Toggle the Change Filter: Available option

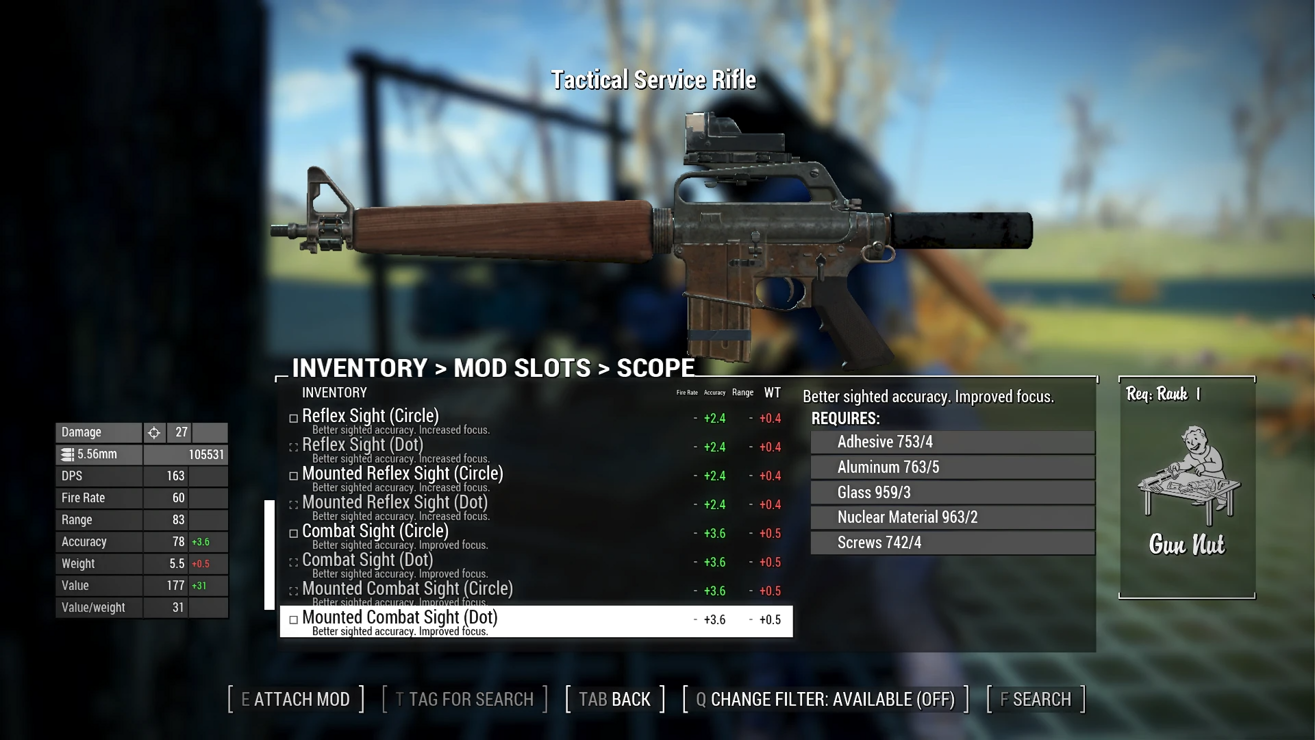pos(825,699)
